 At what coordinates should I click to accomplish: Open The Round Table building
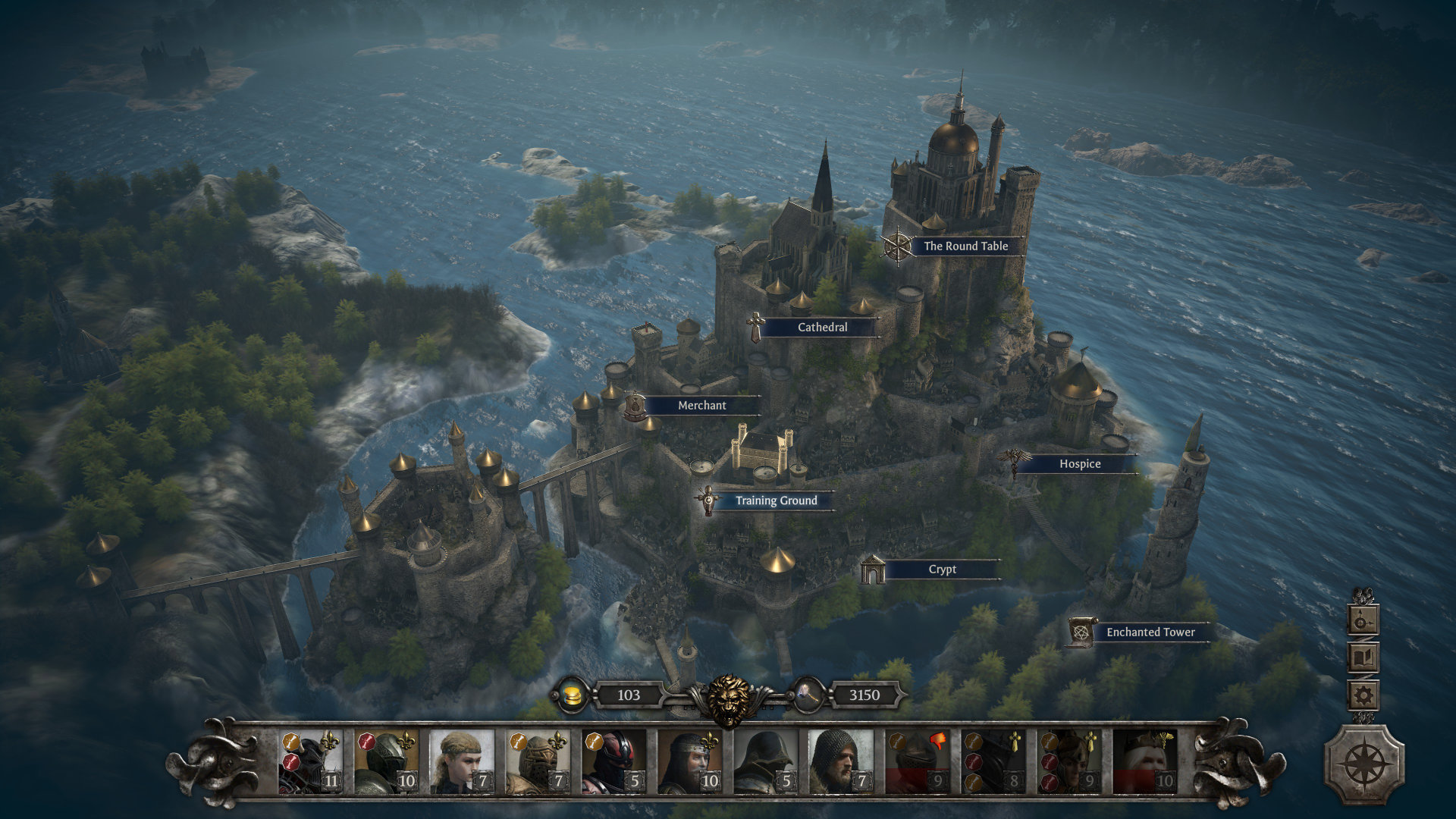pos(965,246)
